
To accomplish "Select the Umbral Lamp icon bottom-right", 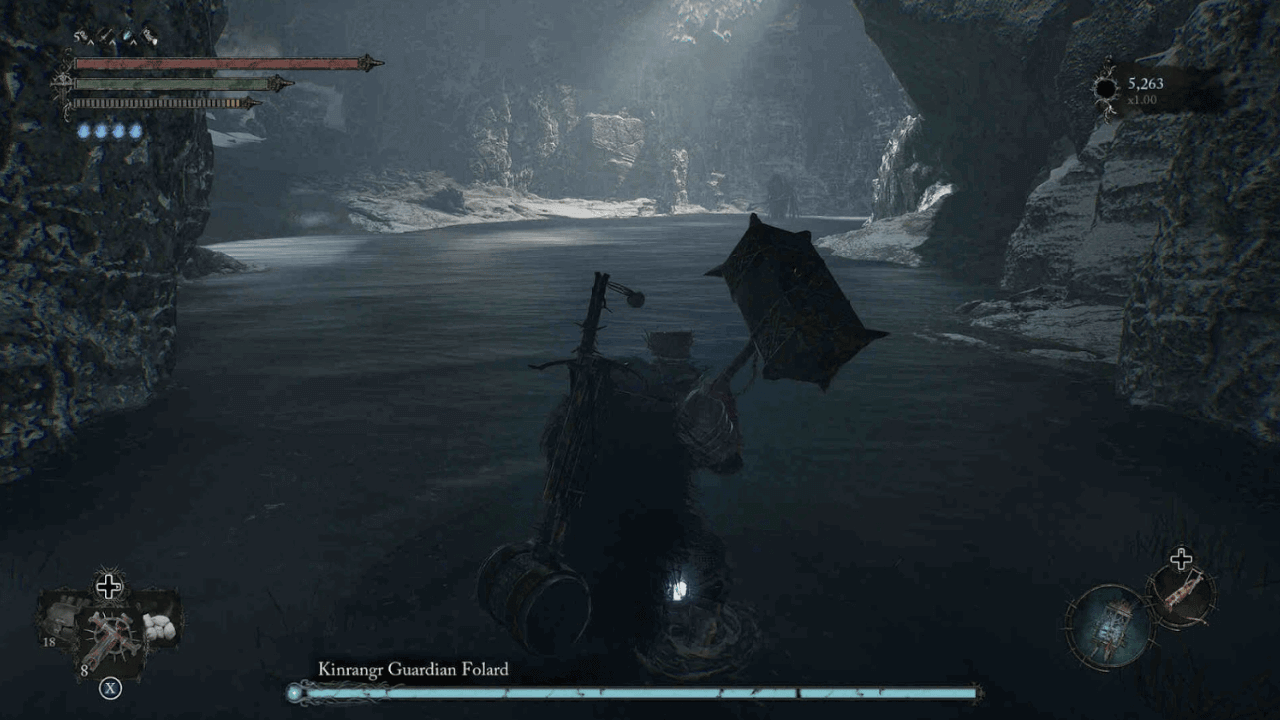I will 1108,629.
